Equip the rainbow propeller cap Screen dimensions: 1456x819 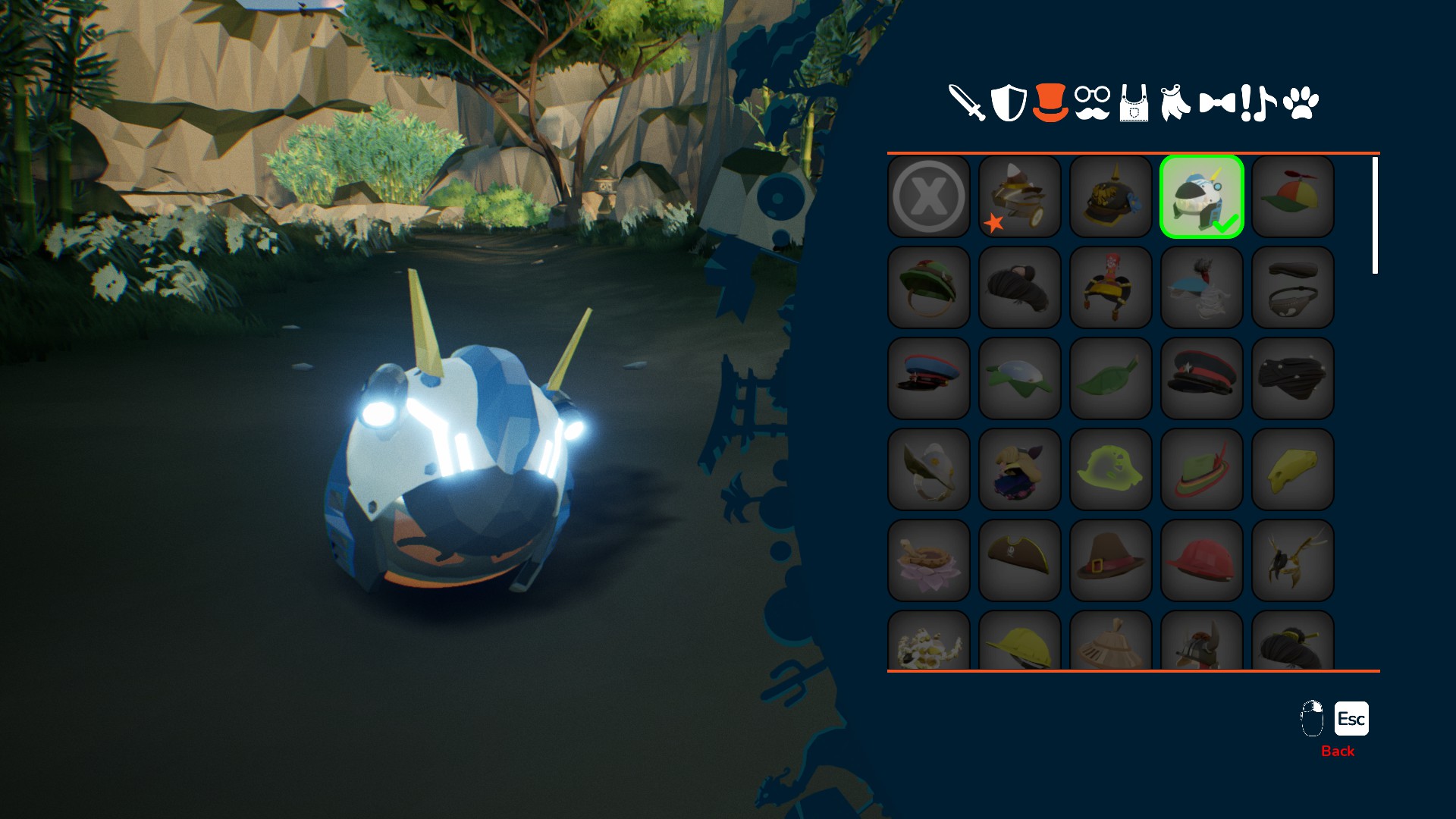click(1293, 196)
